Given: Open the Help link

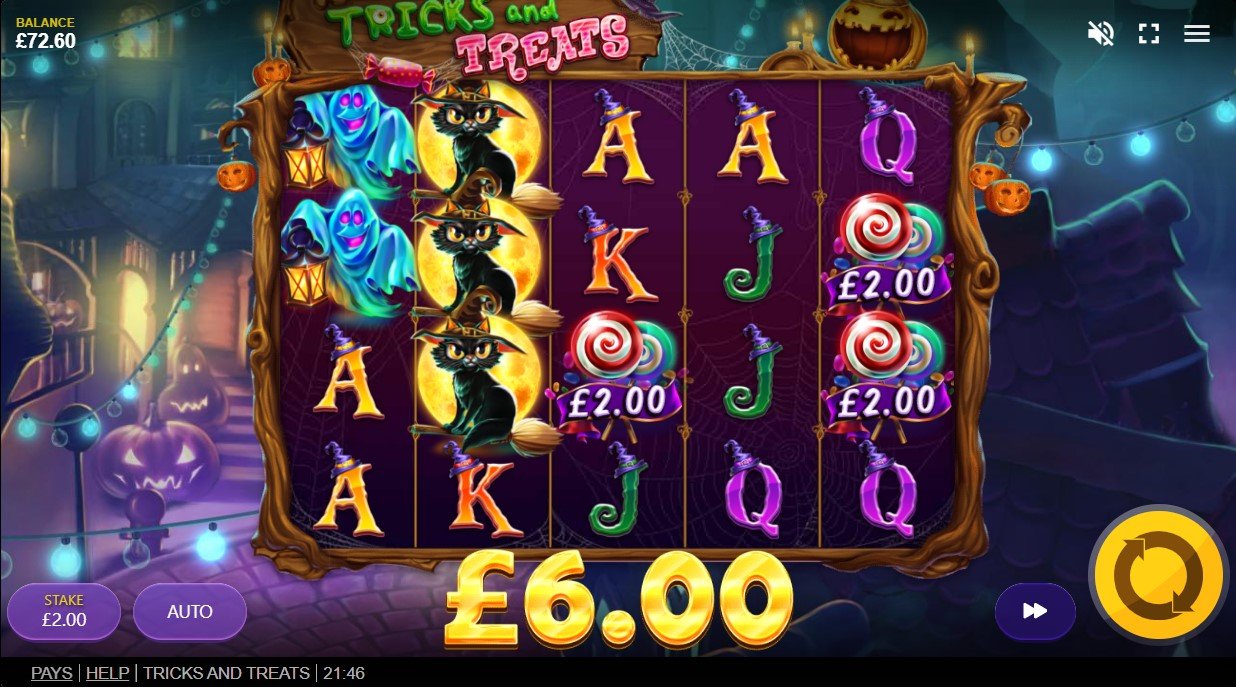Looking at the screenshot, I should click(107, 673).
